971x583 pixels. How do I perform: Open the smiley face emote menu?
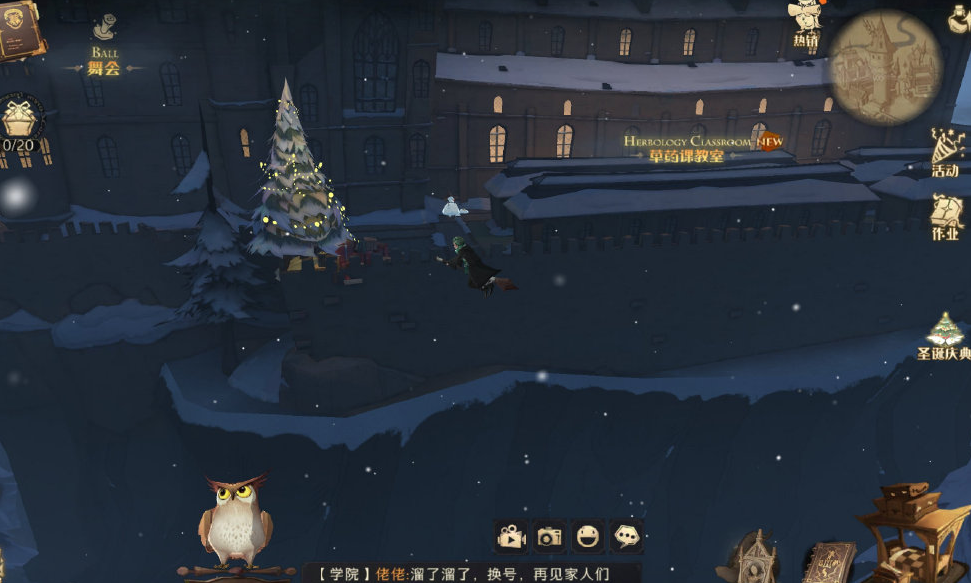(x=588, y=537)
